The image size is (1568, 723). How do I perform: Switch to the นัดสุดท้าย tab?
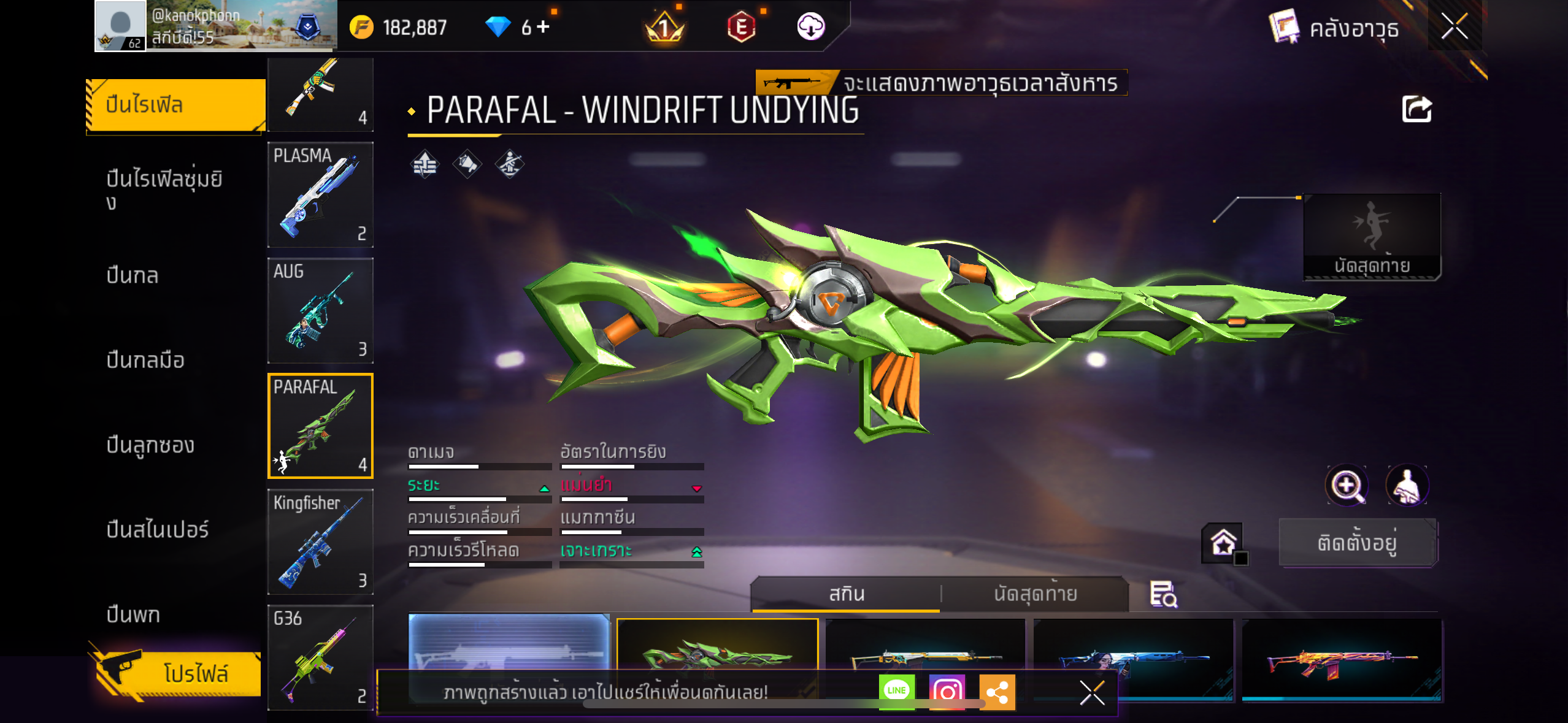pos(1035,594)
